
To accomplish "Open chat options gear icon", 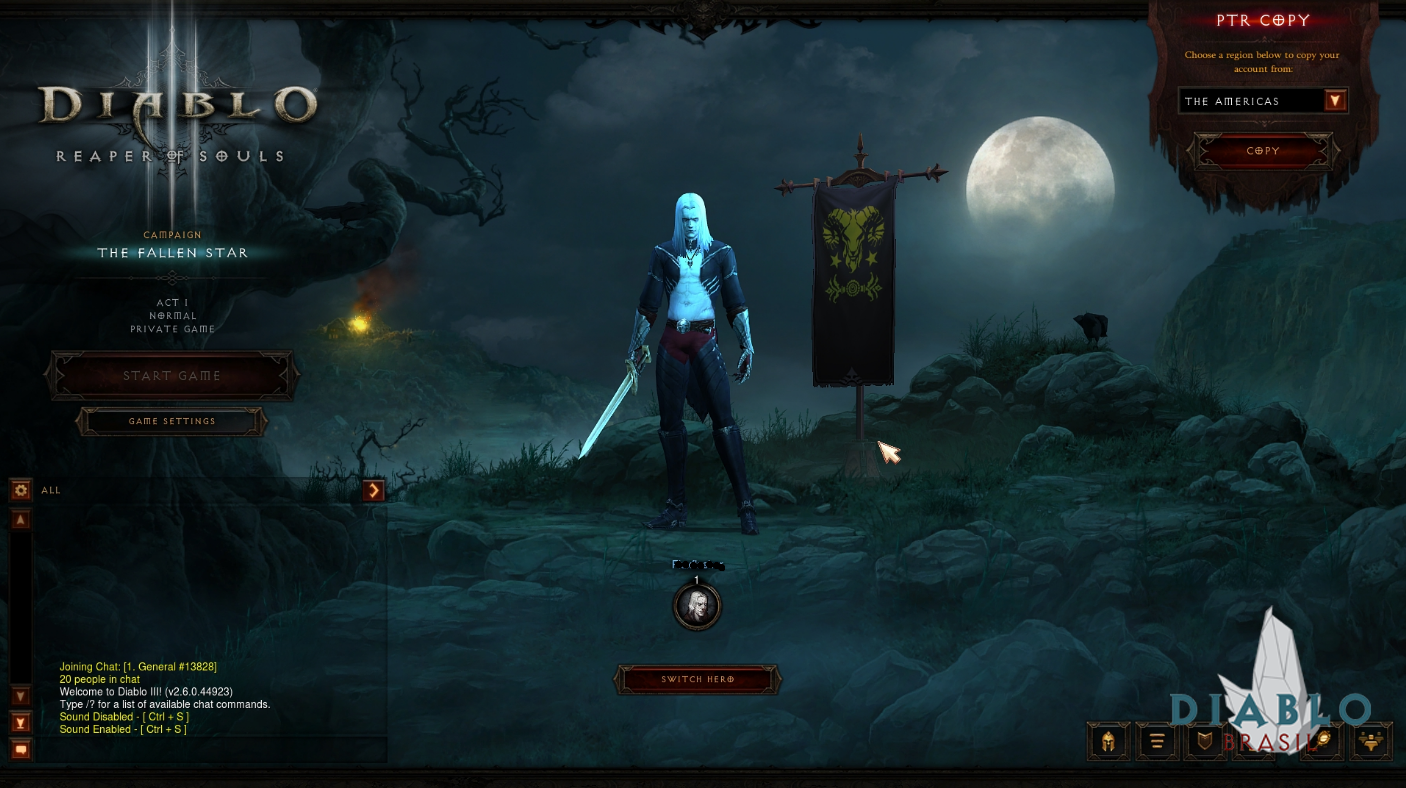I will [x=20, y=490].
